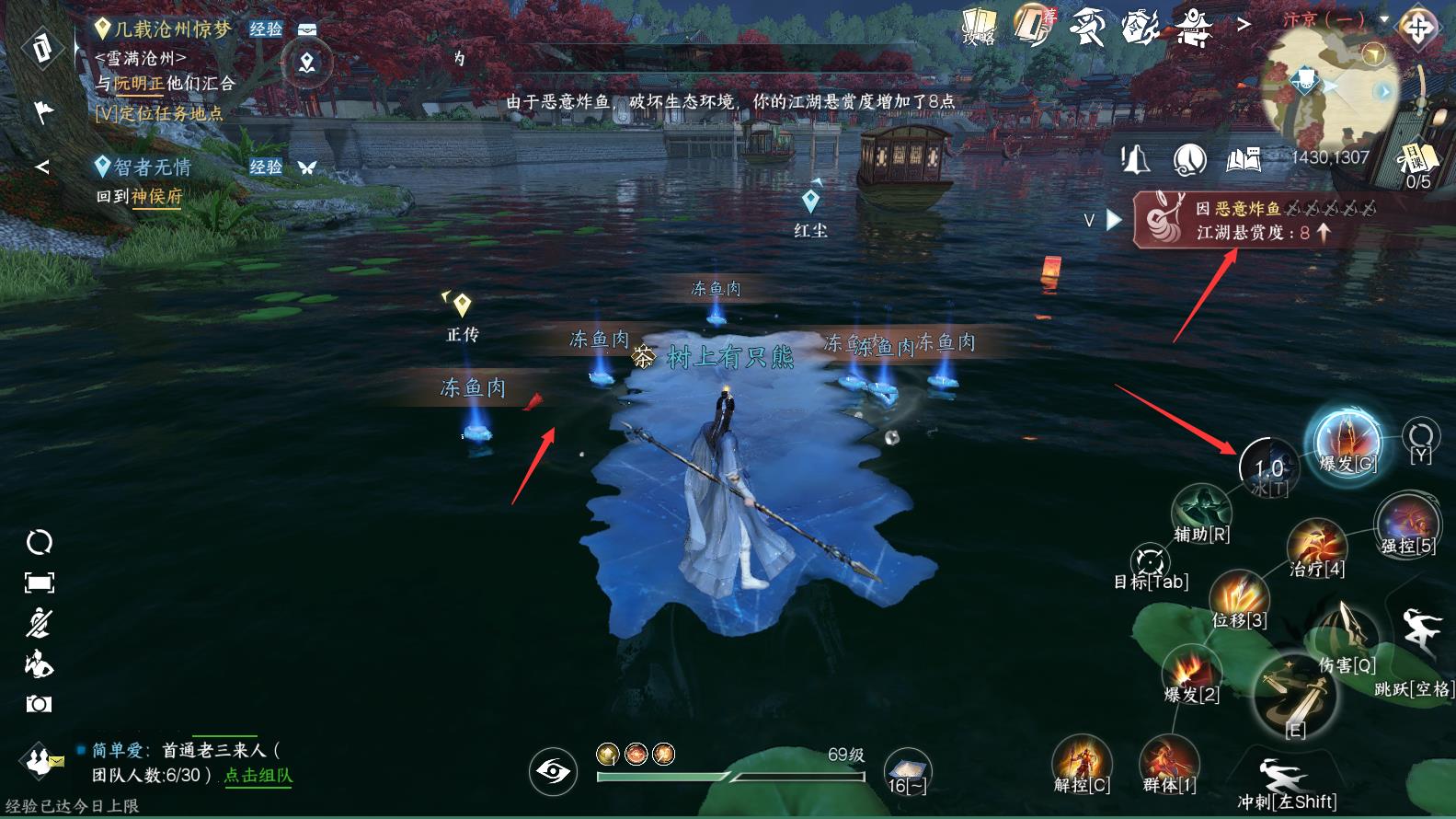The height and width of the screenshot is (819, 1456).
Task: Open the 智者无情 quest tracker entry
Action: [x=153, y=167]
